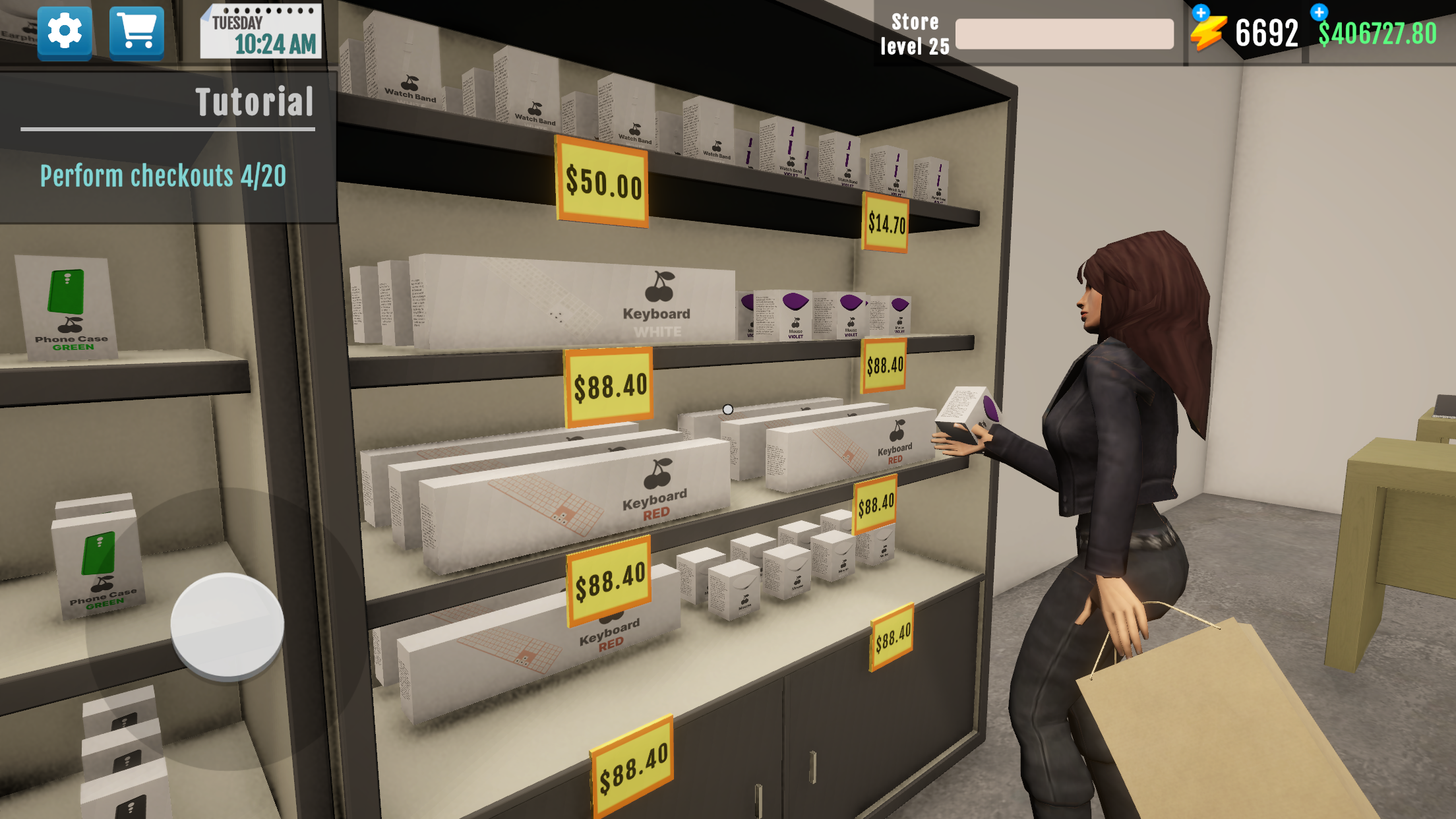The width and height of the screenshot is (1456, 819).
Task: Tap the Perform checkouts 4/20 objective
Action: 163,176
